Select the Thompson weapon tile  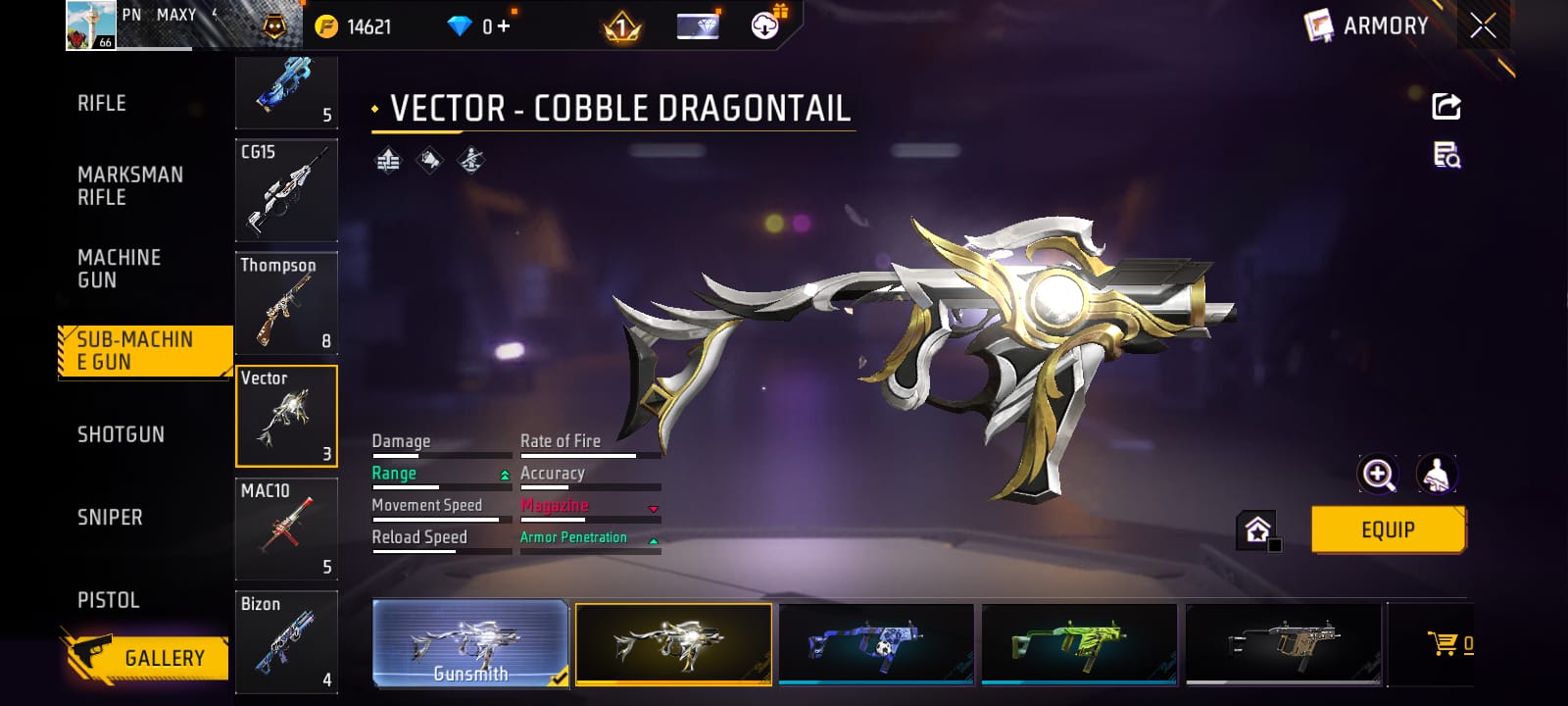pos(286,303)
